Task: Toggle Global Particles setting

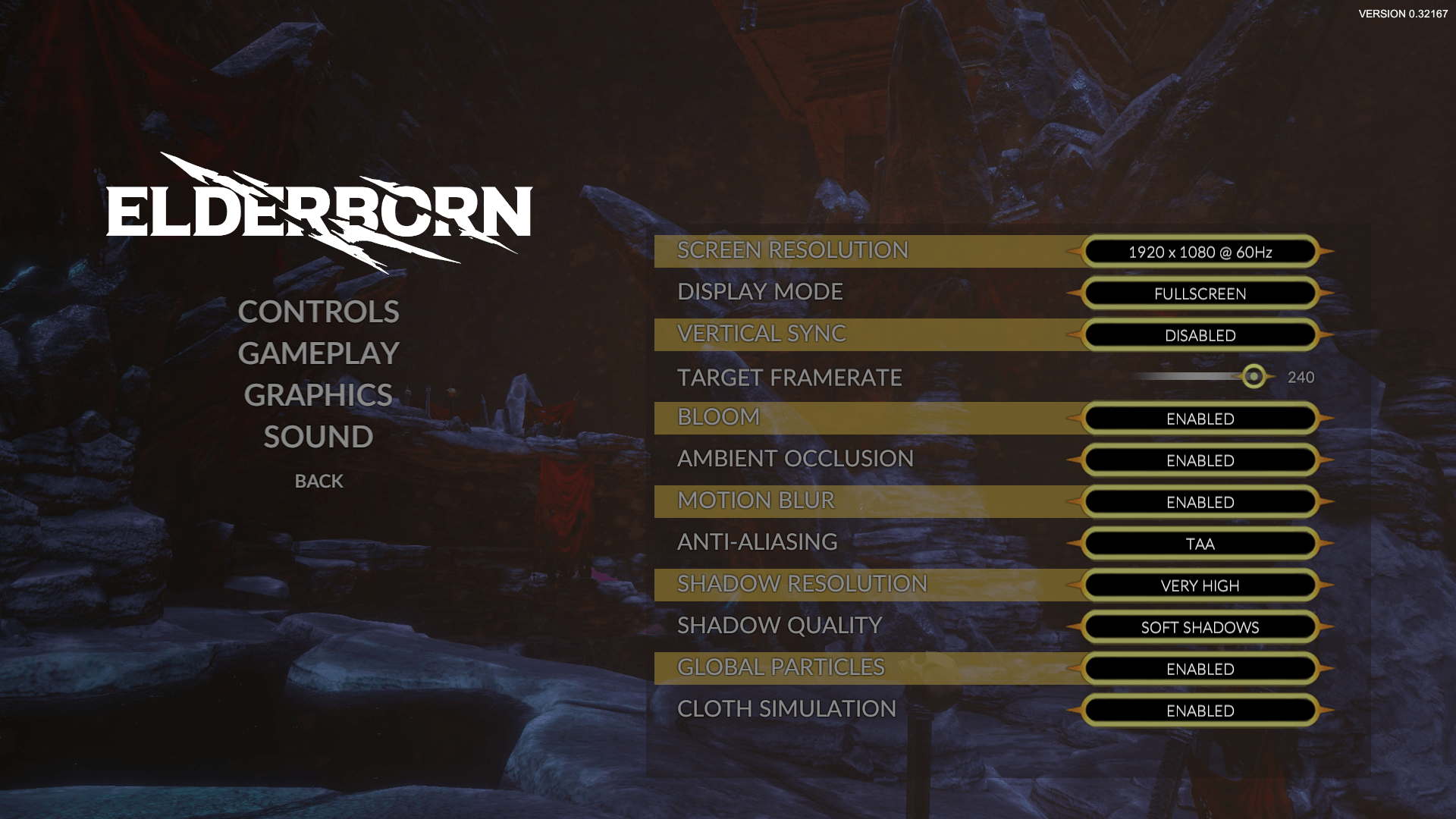Action: (1200, 669)
